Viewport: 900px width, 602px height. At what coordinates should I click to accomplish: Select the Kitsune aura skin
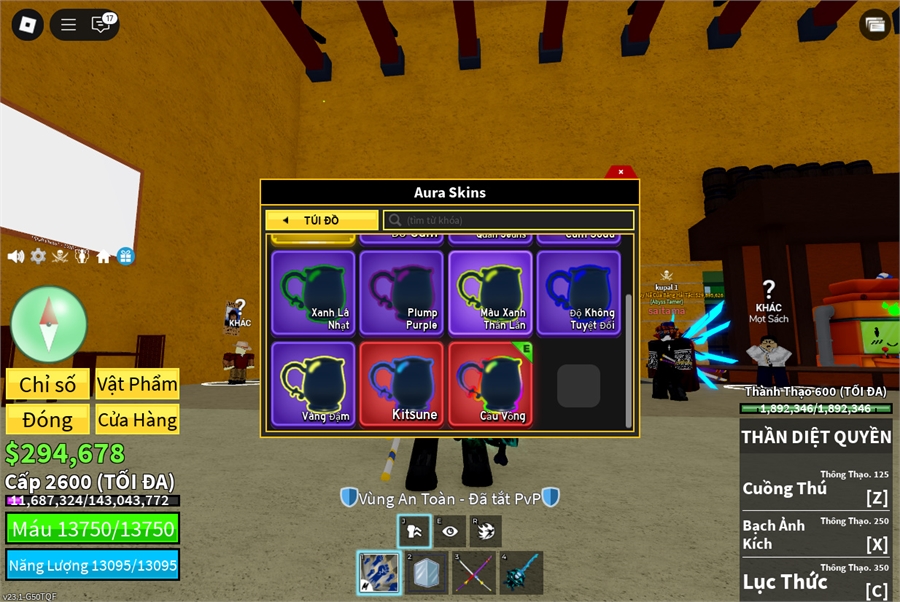401,384
